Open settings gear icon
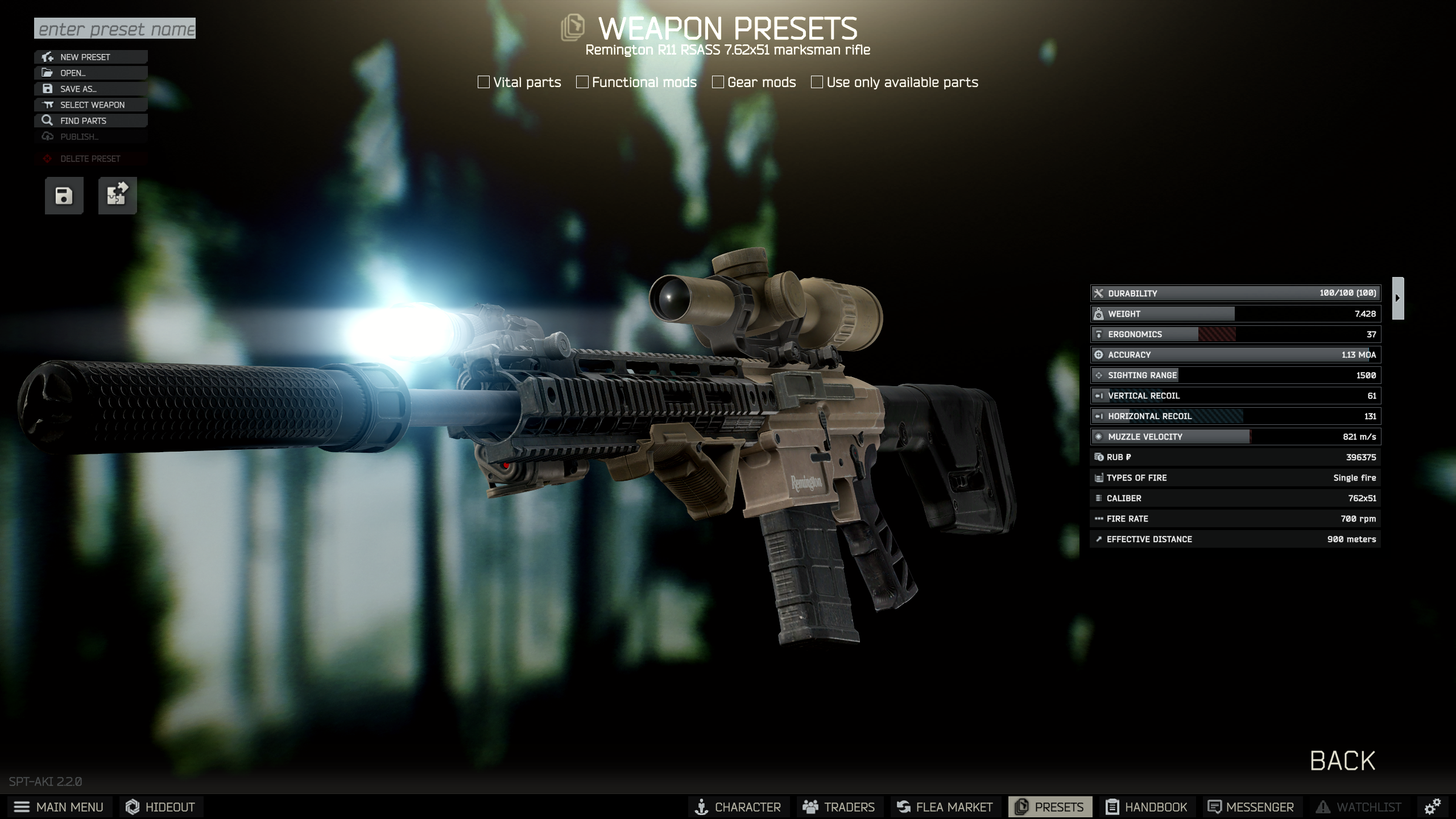 click(1432, 806)
